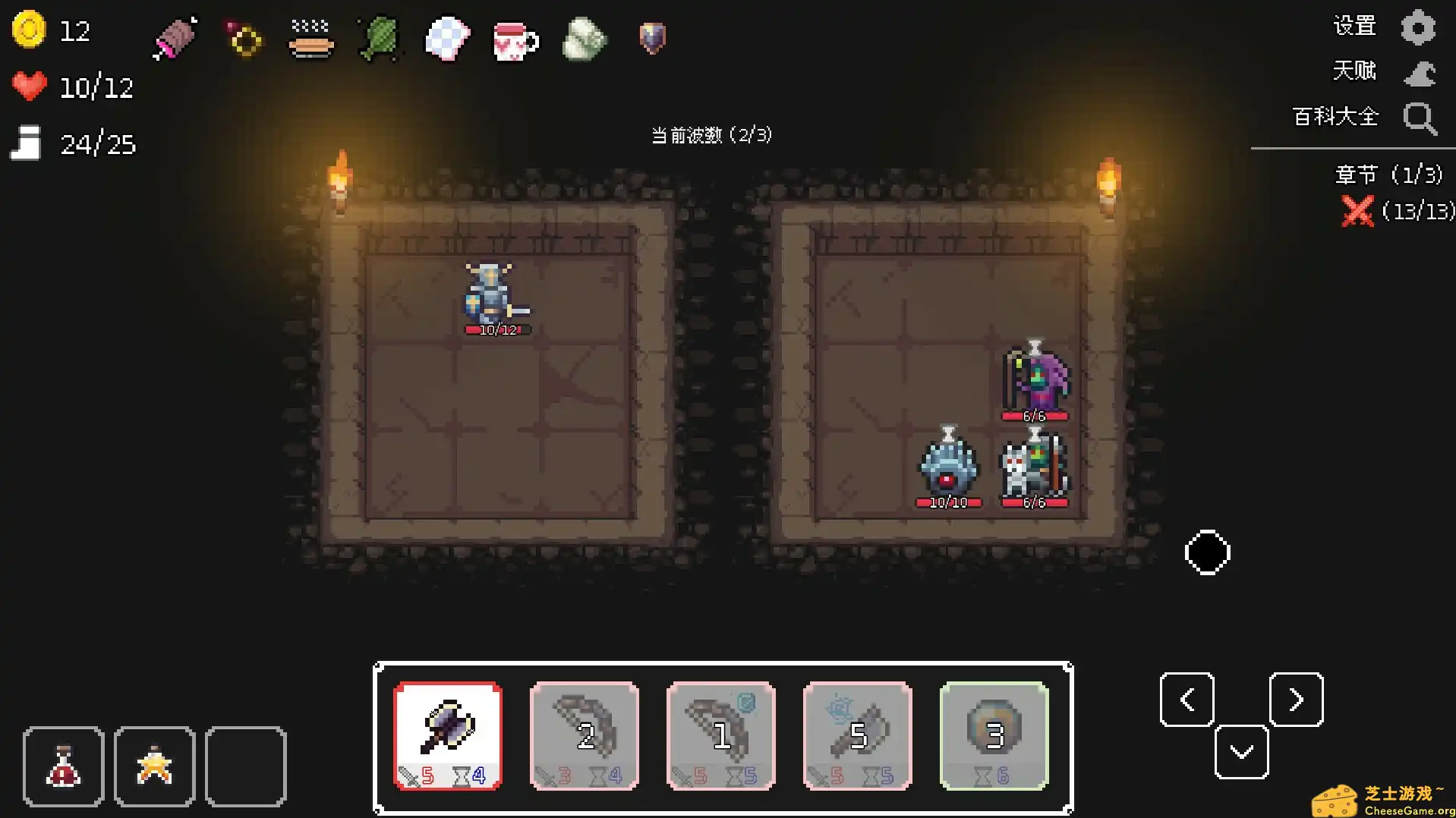Viewport: 1456px width, 818px height.
Task: Select the green fish item at the top
Action: [377, 39]
